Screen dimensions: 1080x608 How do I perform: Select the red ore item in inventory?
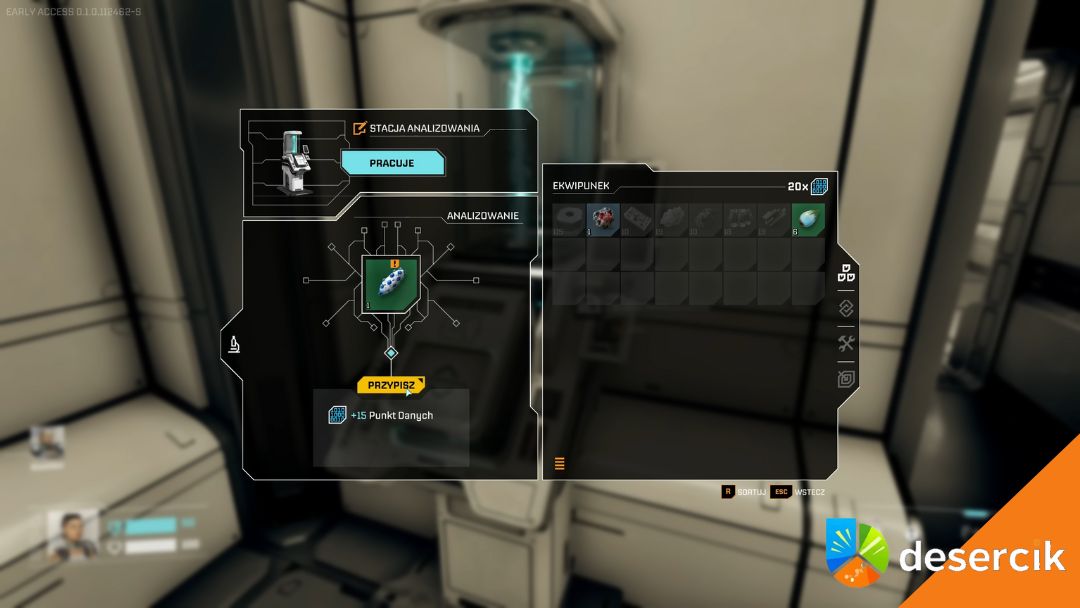[603, 220]
